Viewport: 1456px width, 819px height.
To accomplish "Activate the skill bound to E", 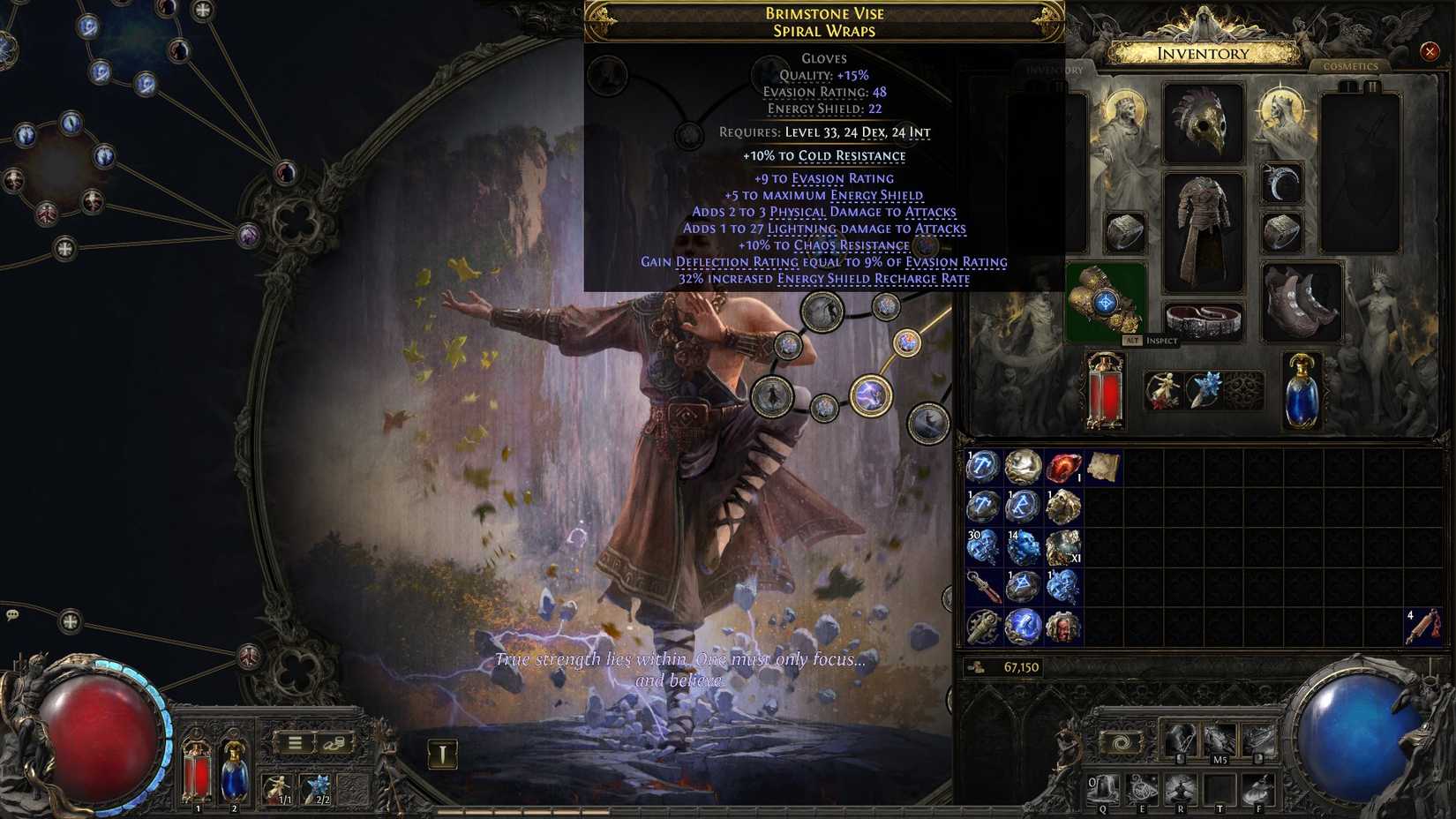I will [1143, 788].
